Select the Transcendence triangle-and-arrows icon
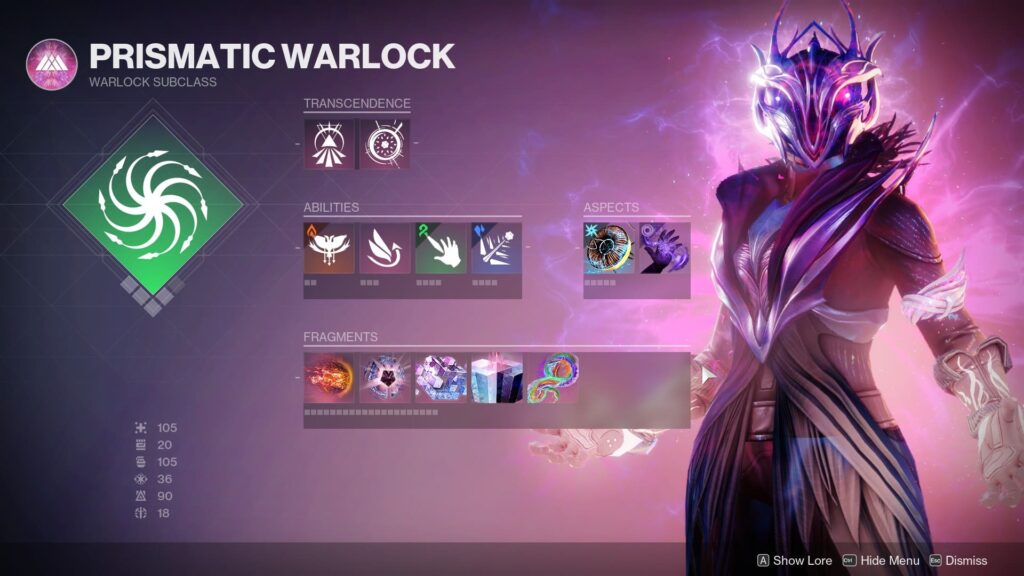 tap(329, 144)
